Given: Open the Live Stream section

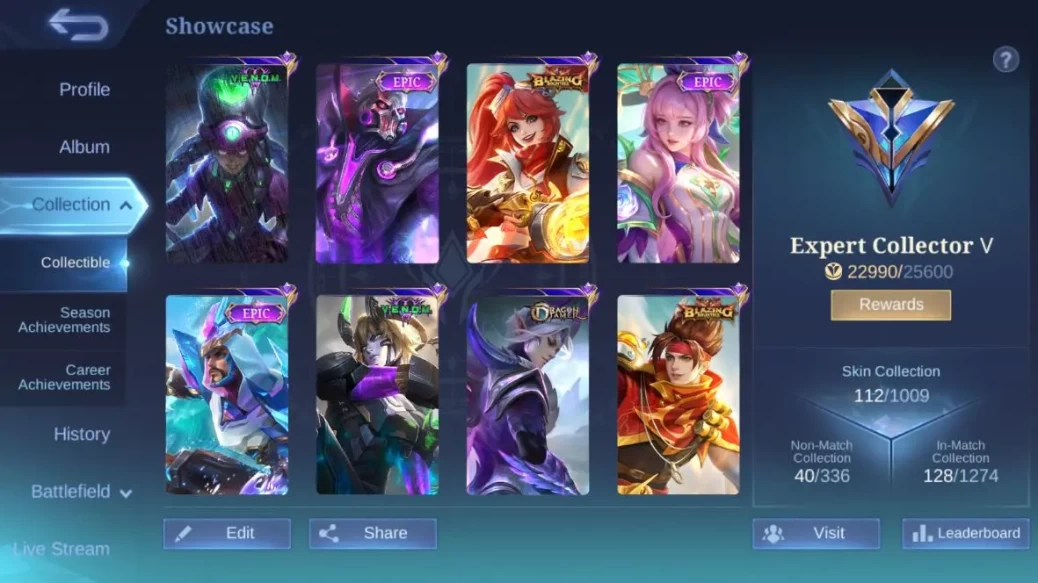Looking at the screenshot, I should (61, 549).
